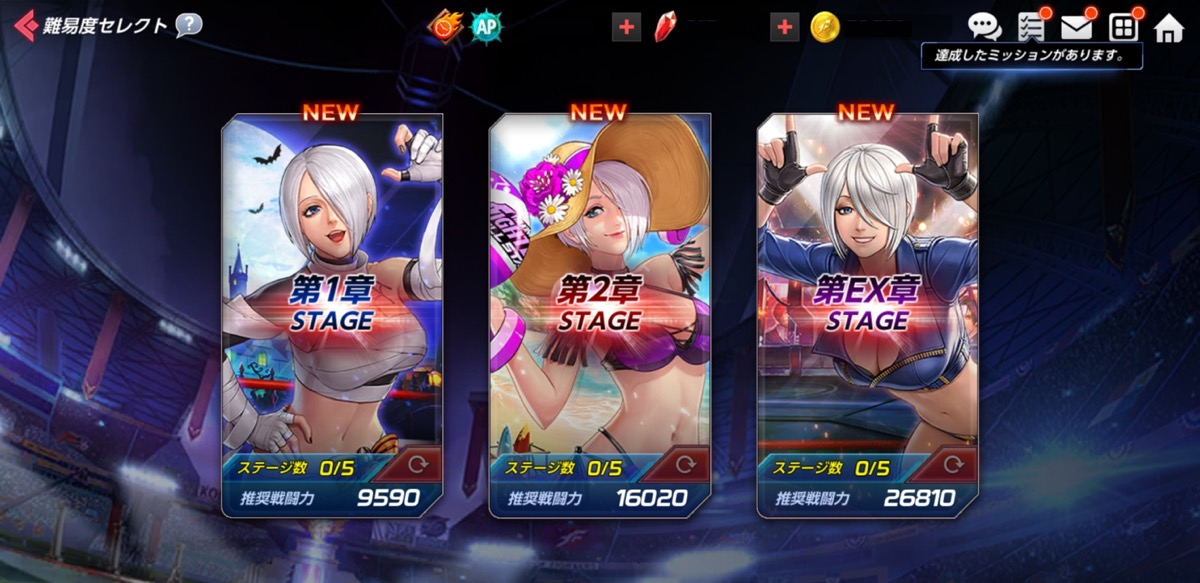The width and height of the screenshot is (1200, 583).
Task: Return to the home screen
Action: coord(1168,27)
